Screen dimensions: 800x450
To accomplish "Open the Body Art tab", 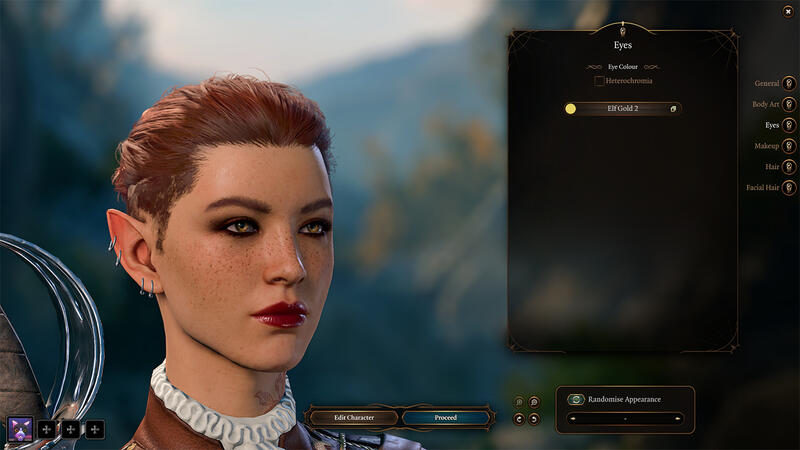I will pyautogui.click(x=789, y=104).
